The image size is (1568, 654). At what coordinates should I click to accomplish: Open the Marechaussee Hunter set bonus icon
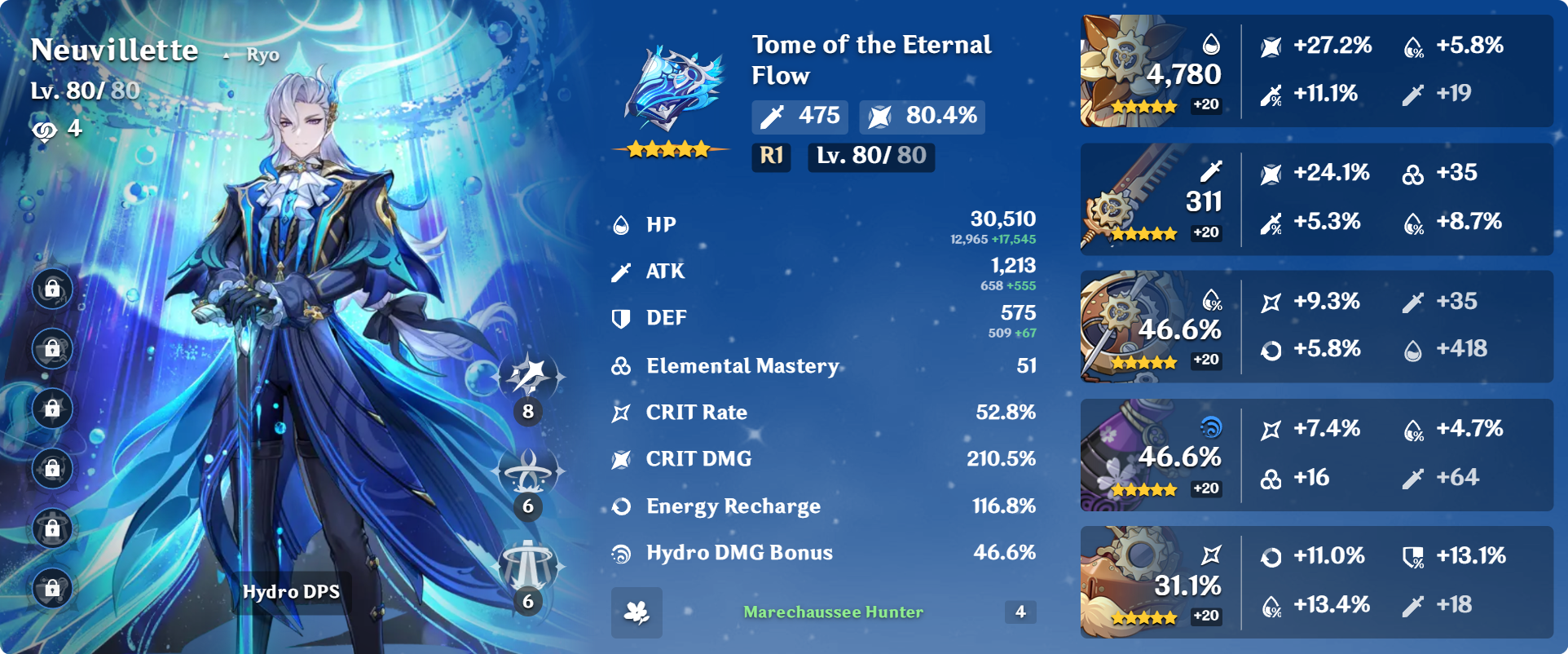(636, 612)
